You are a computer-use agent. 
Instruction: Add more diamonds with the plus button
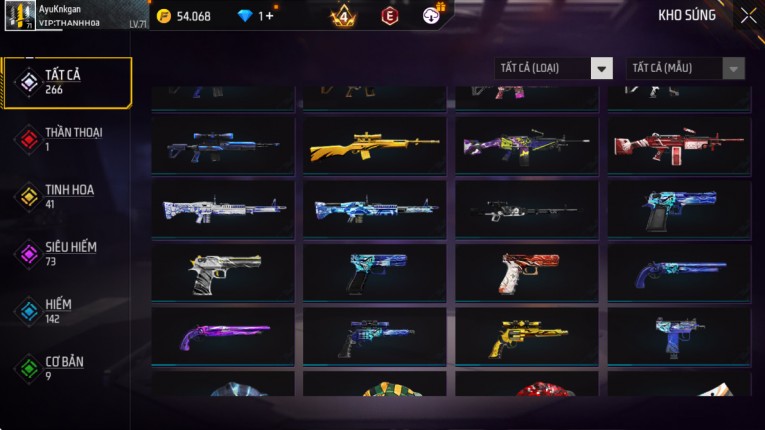coord(270,16)
